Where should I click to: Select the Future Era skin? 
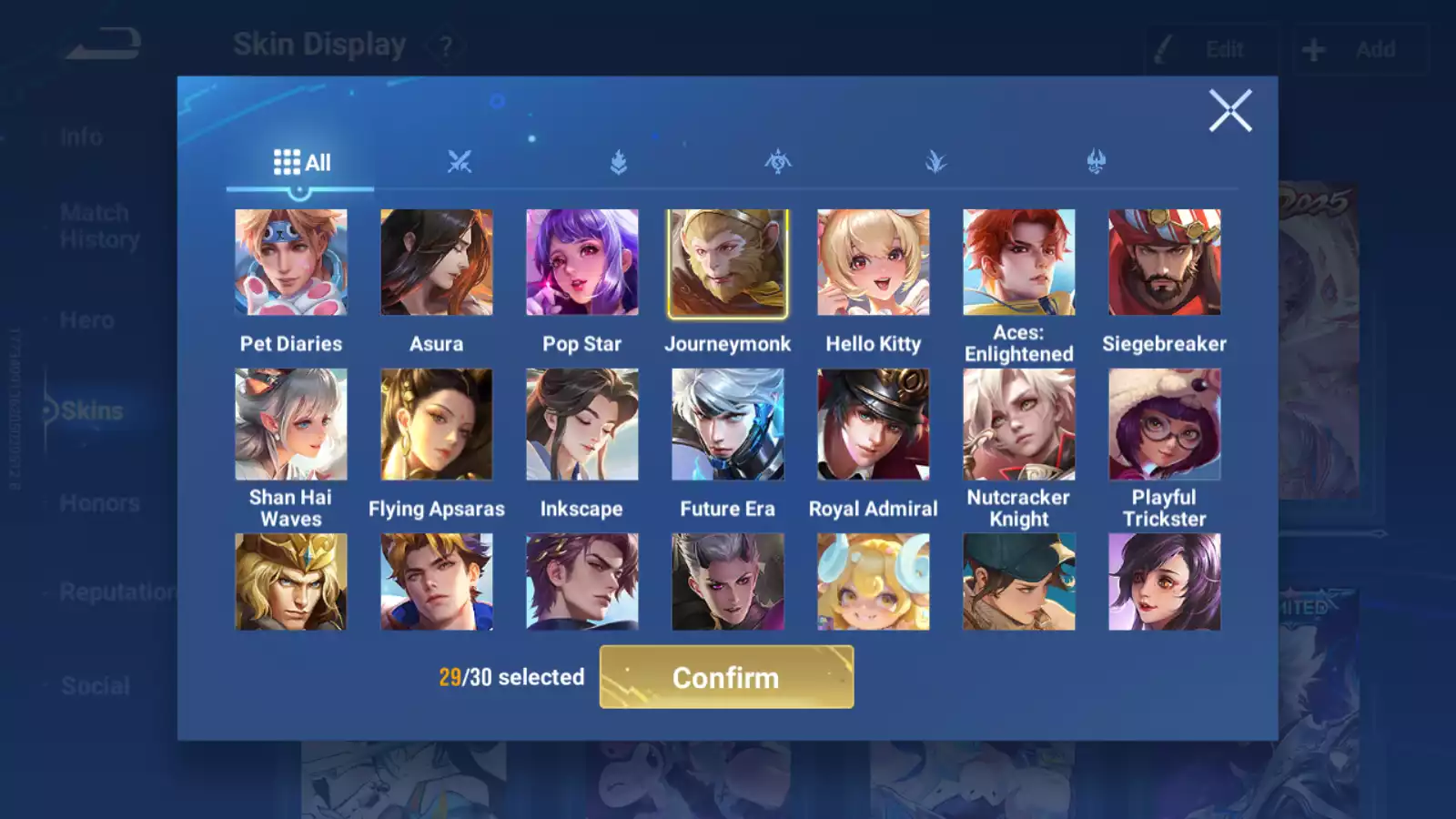728,424
